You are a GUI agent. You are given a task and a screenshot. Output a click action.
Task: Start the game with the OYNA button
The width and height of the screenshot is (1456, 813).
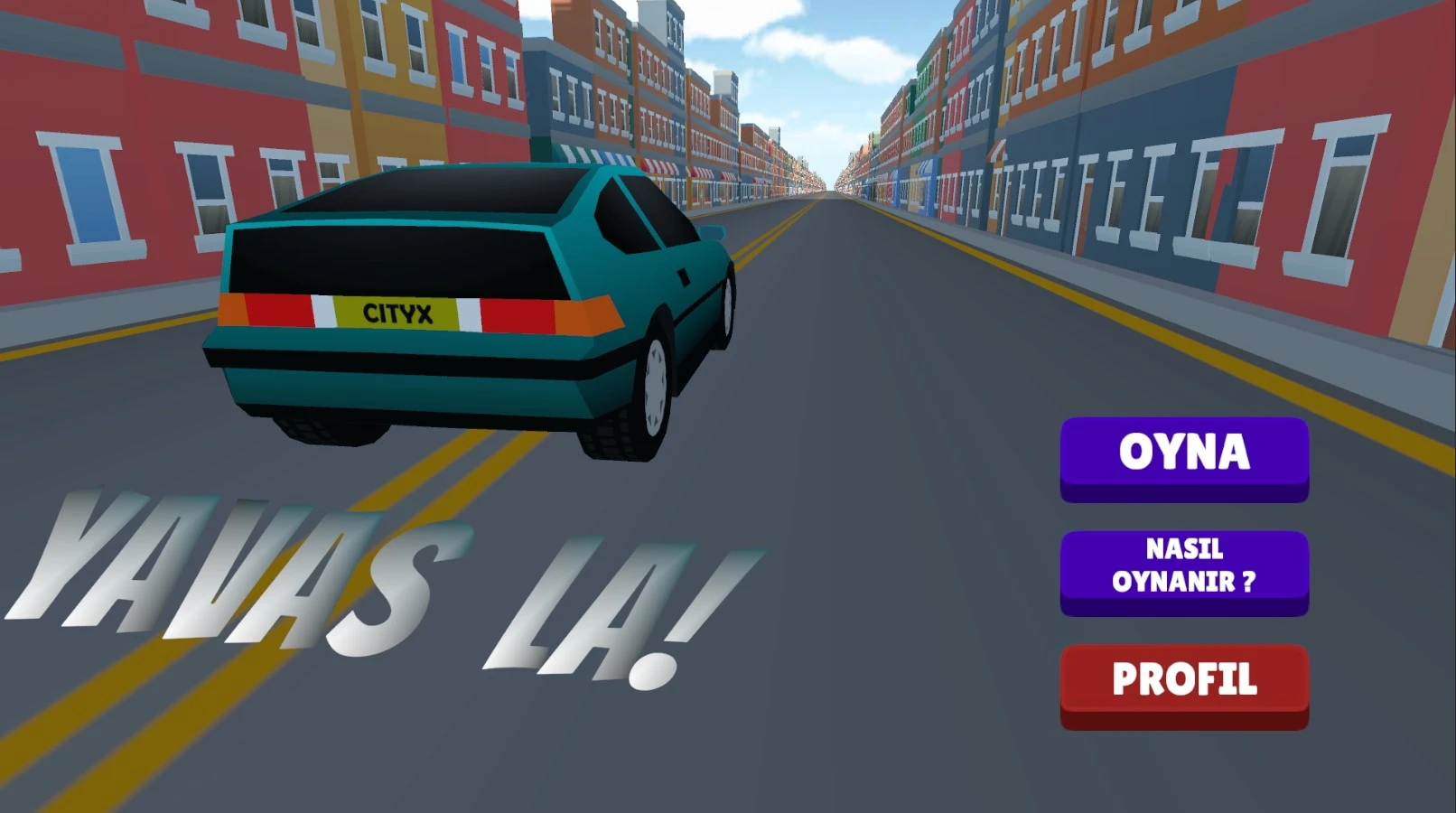tap(1184, 456)
